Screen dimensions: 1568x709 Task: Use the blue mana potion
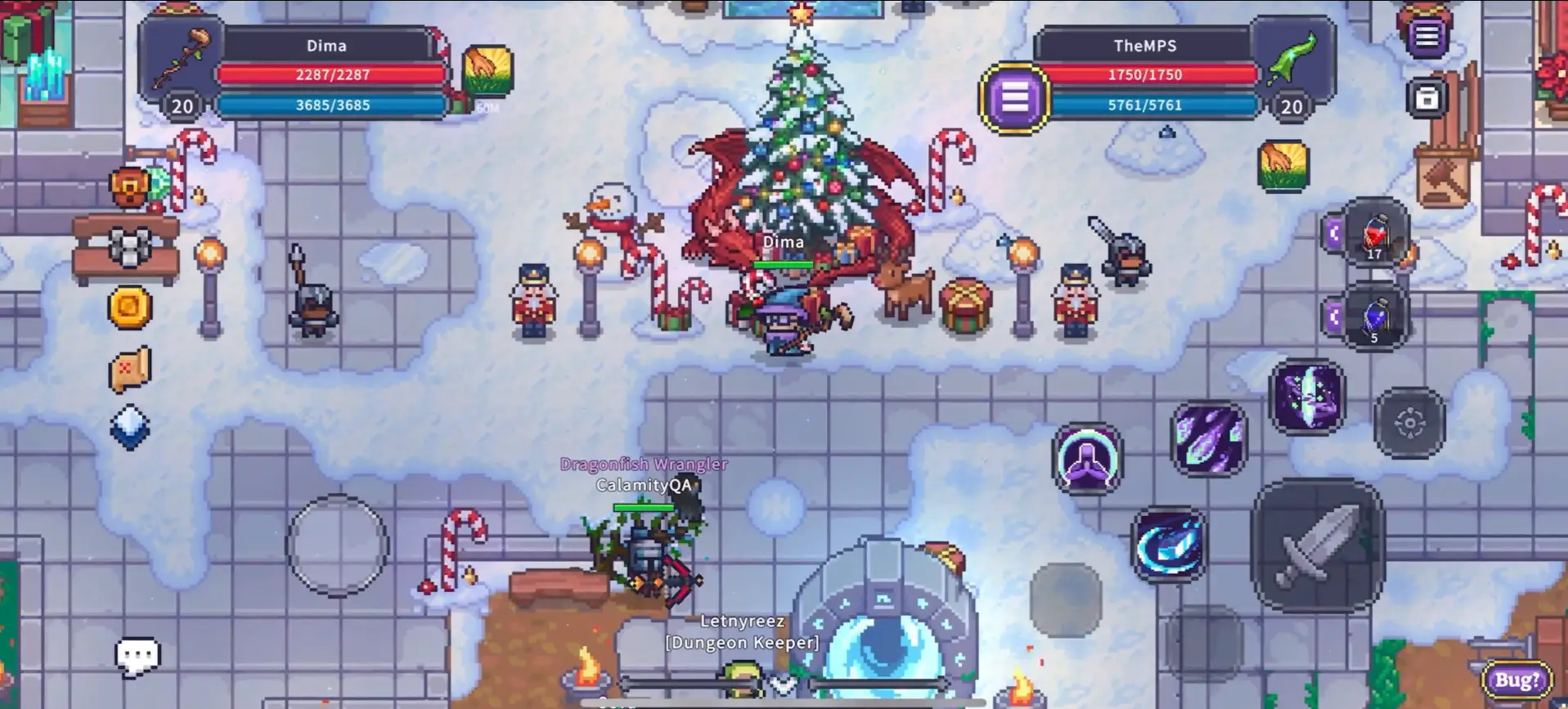click(1375, 317)
